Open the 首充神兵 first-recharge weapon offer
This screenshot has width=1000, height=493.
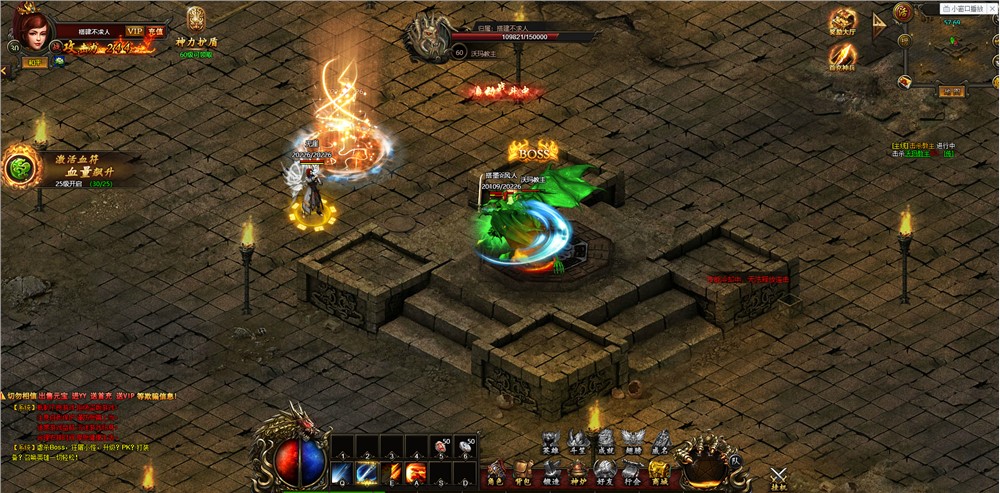843,57
